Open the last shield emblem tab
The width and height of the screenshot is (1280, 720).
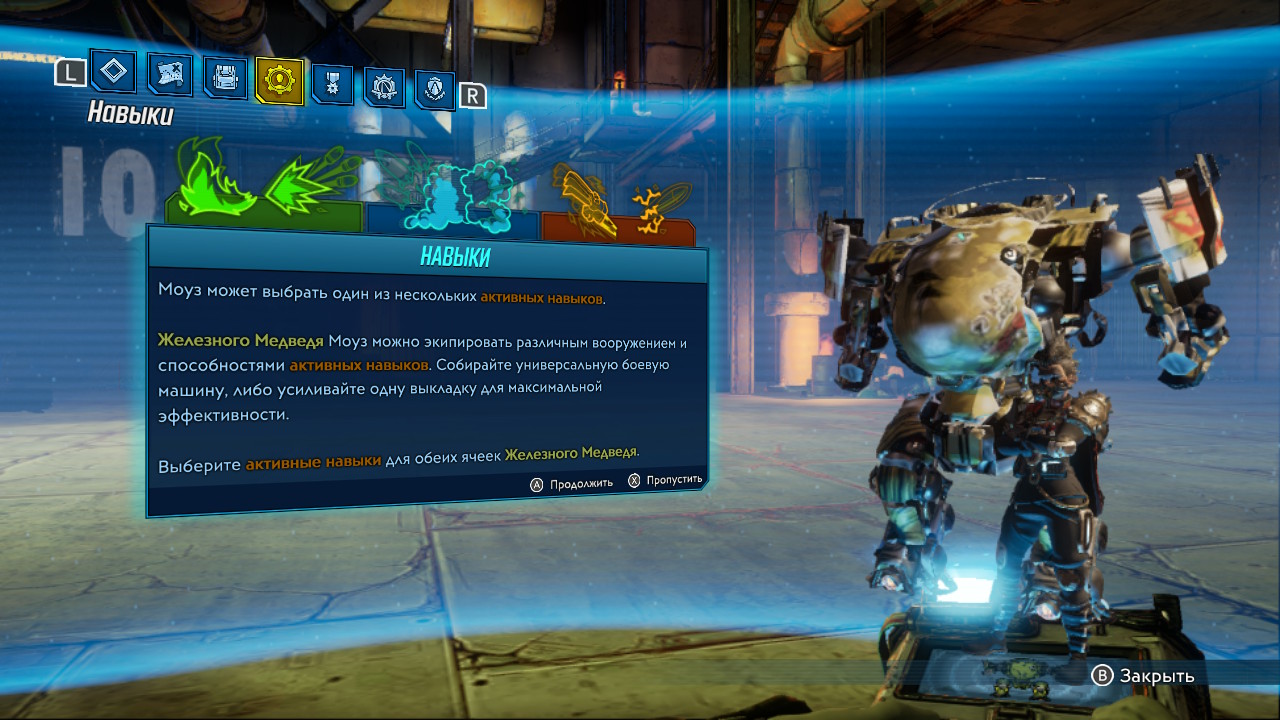(x=435, y=91)
